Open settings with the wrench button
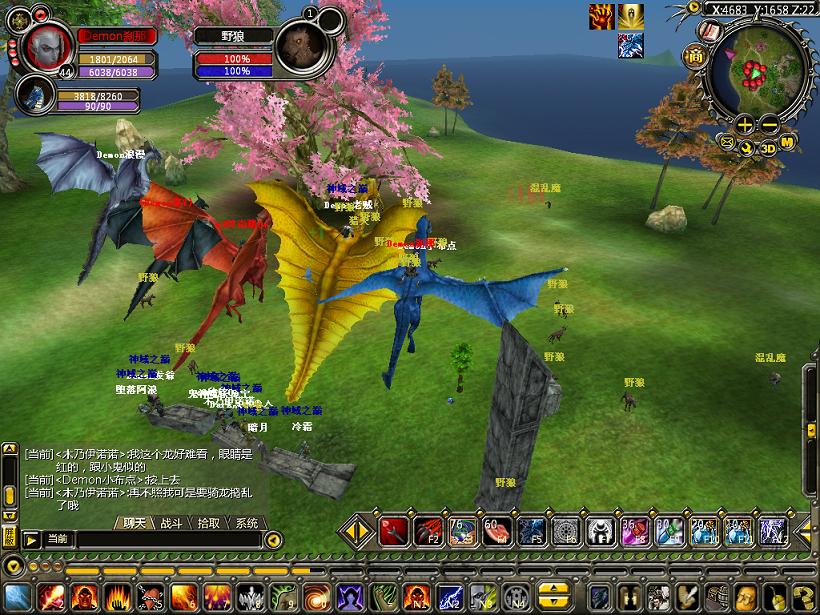 [x=747, y=147]
